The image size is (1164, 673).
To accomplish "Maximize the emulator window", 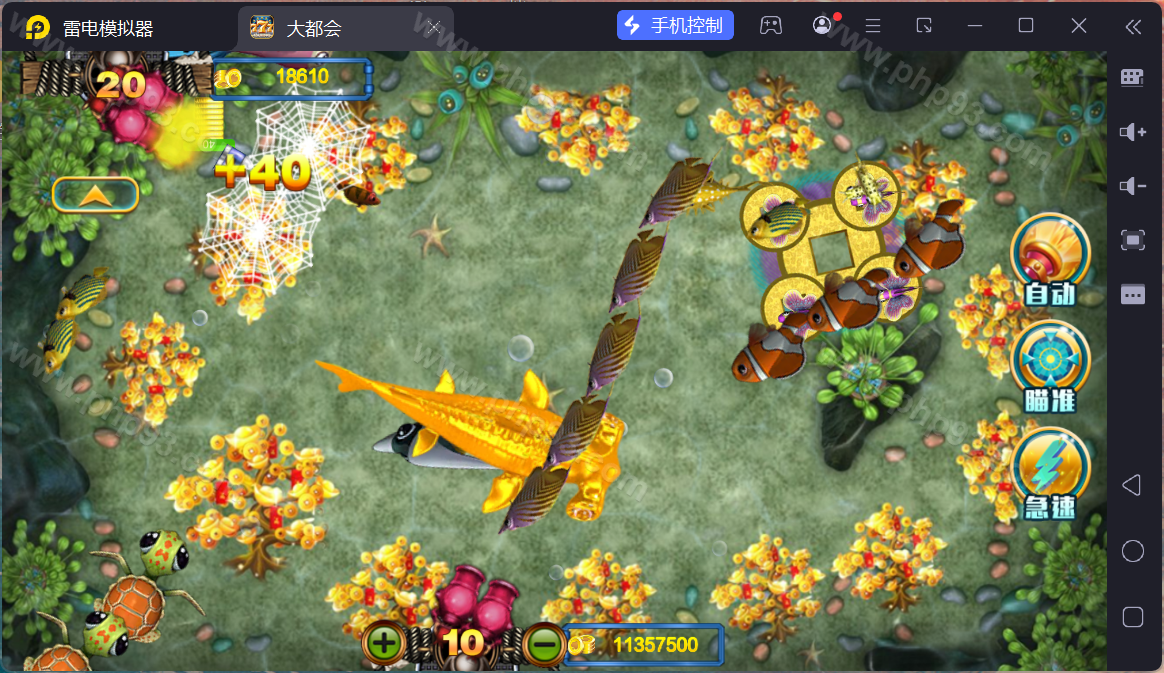I will pos(1026,26).
